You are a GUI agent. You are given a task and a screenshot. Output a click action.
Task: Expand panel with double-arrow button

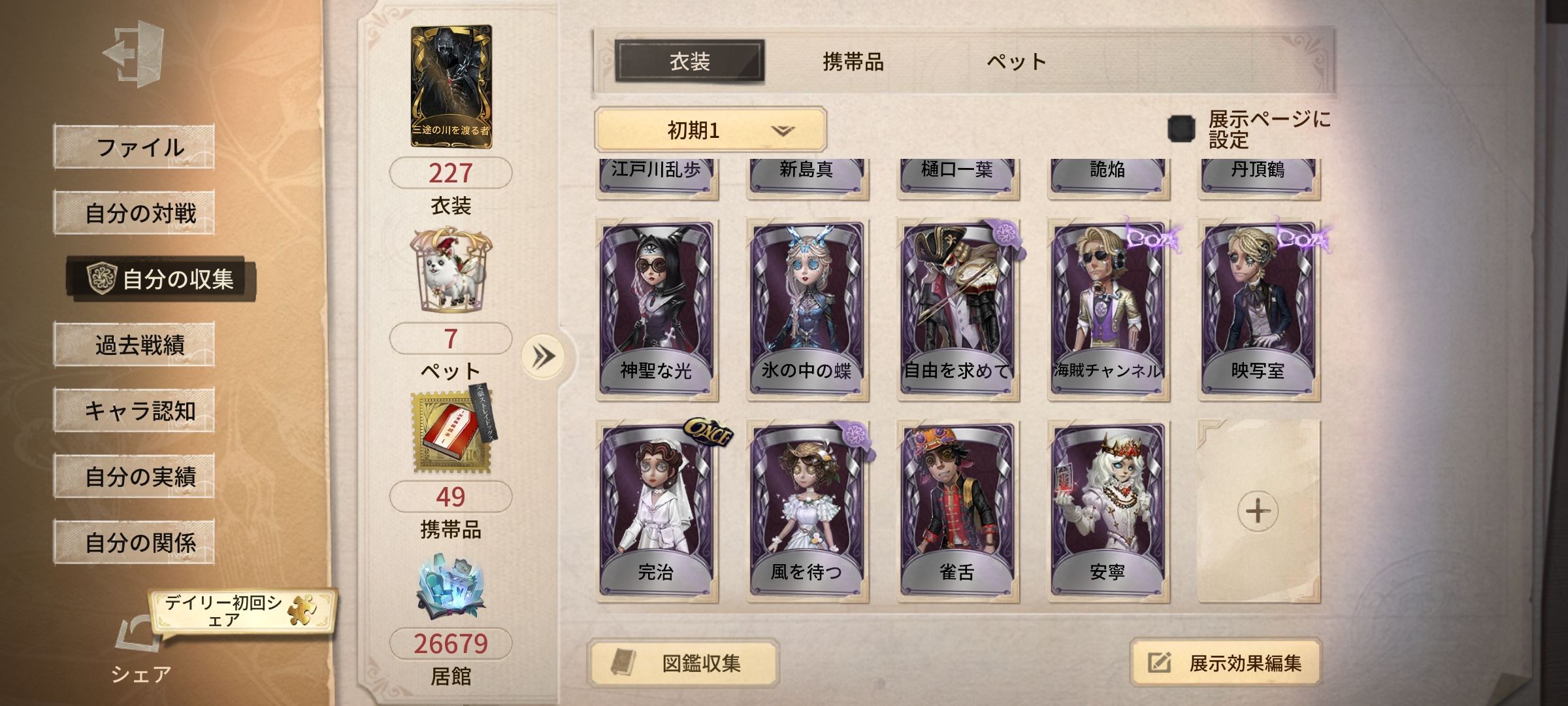coord(543,356)
